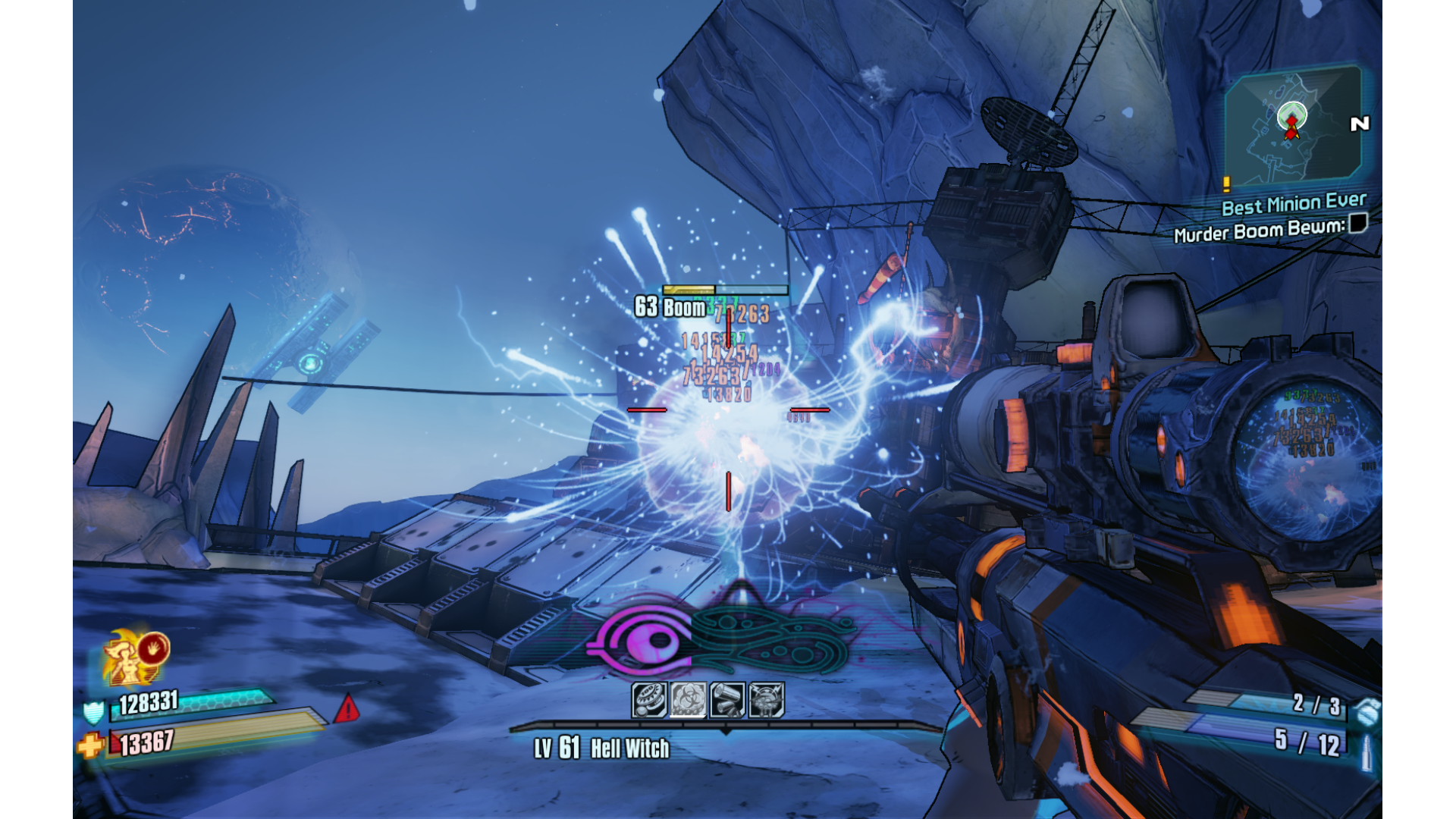Image resolution: width=1456 pixels, height=819 pixels.
Task: Select the Best Minion Ever quest tracker
Action: [1293, 204]
